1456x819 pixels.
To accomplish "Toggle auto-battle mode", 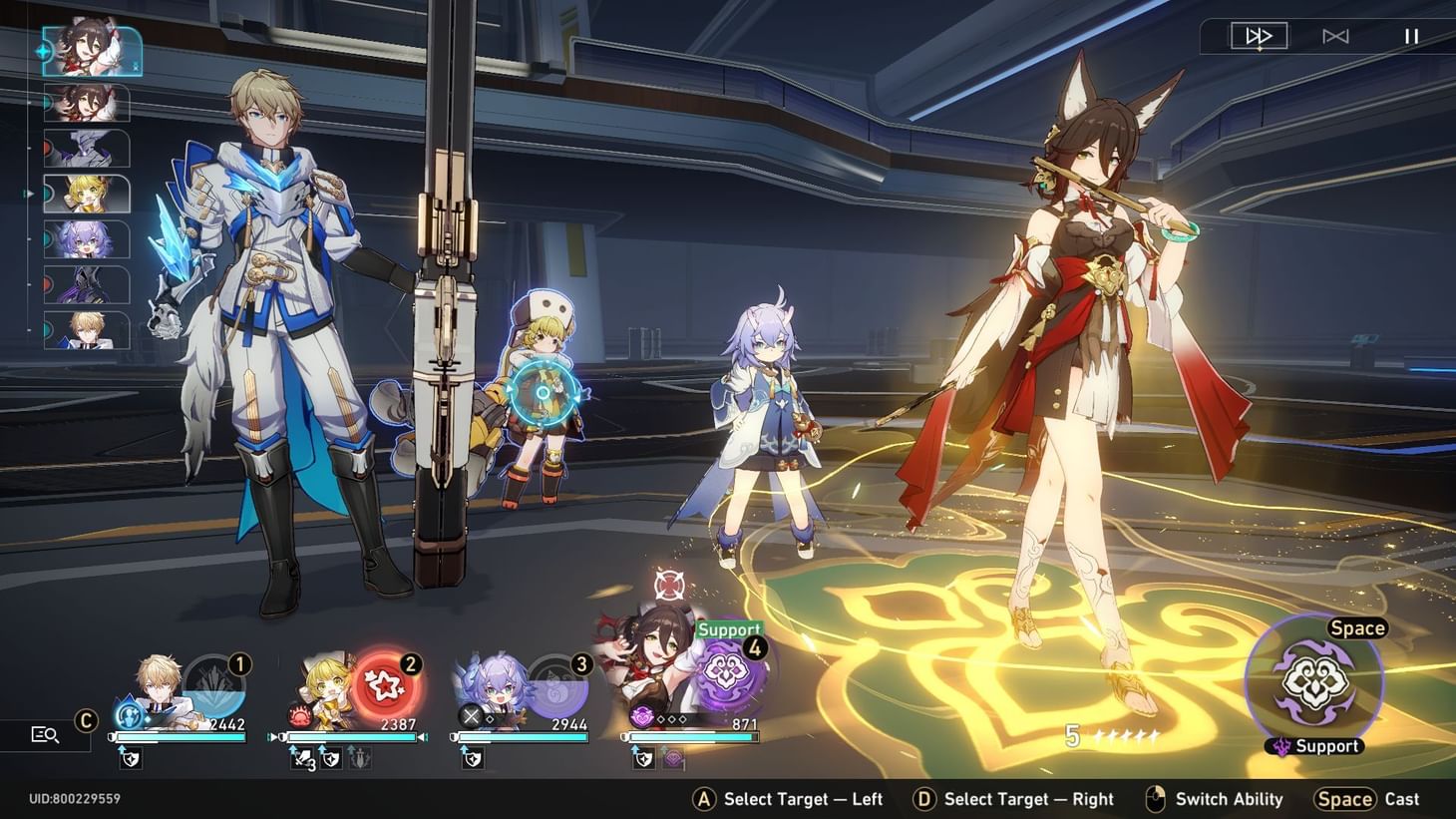I will 1334,36.
